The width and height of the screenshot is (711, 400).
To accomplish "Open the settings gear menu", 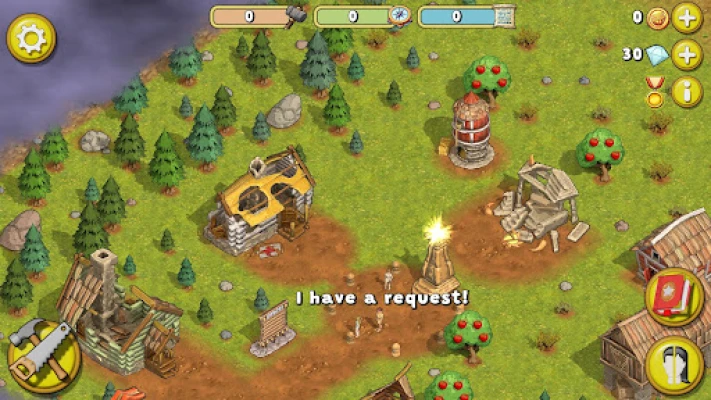I will tap(31, 39).
